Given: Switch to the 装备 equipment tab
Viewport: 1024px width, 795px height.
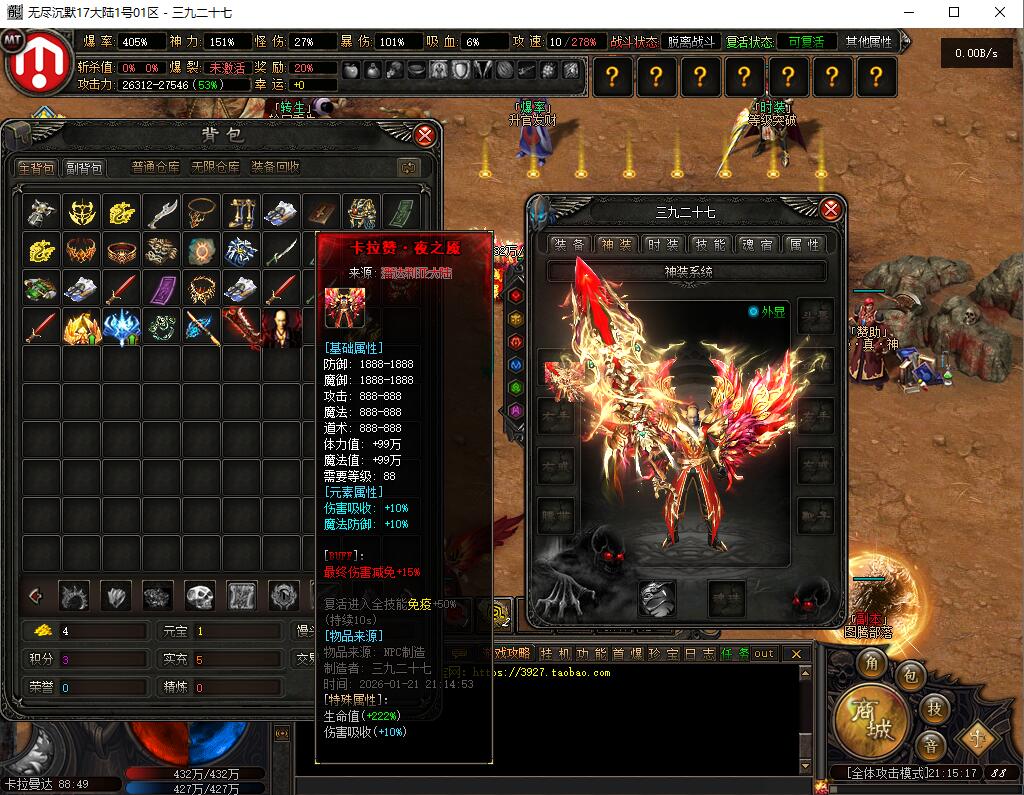Looking at the screenshot, I should [570, 244].
